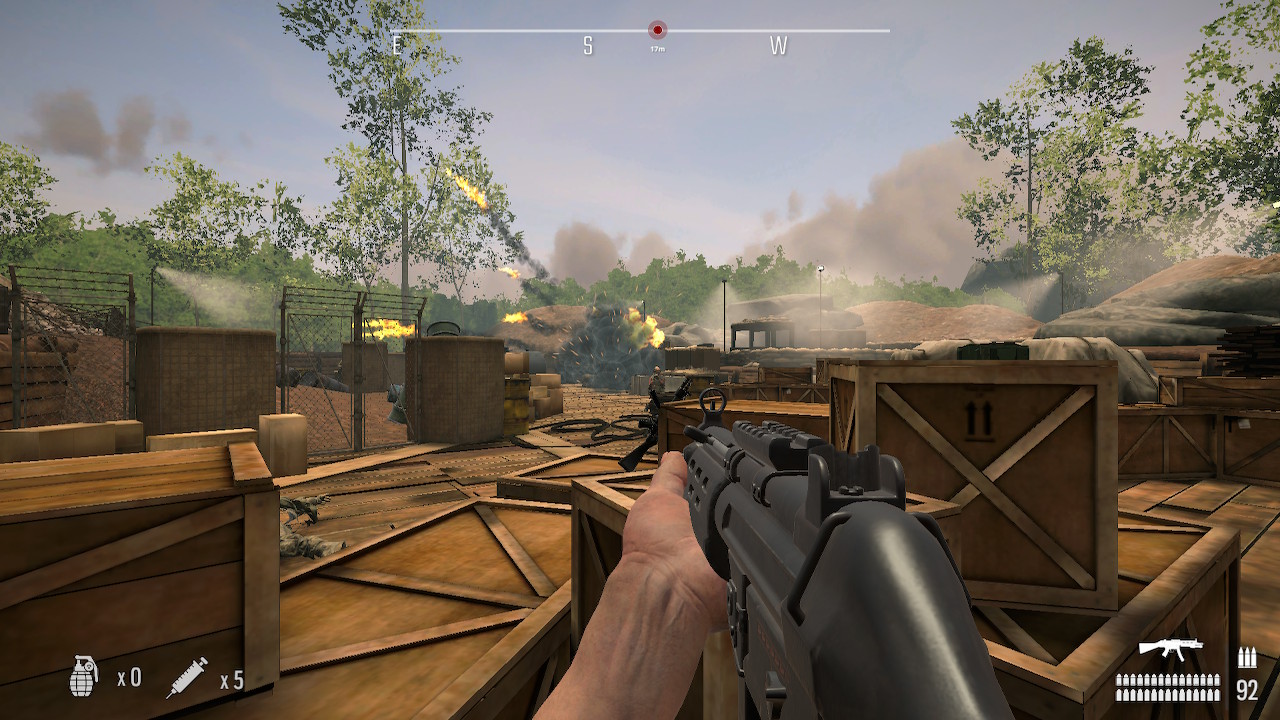1280x720 pixels.
Task: Click the truck under the canopy
Action: [762, 330]
